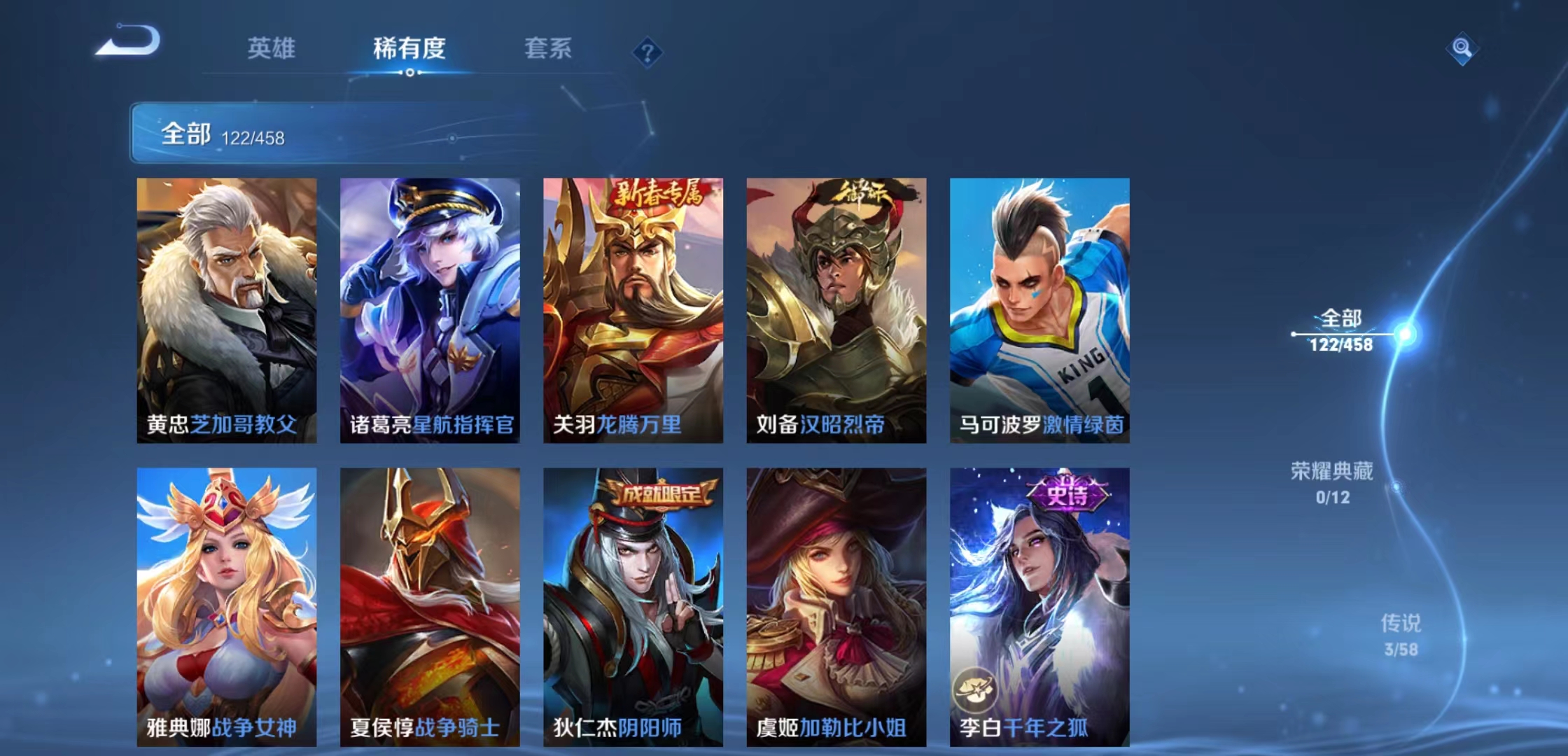Expand the 全部 122/458 filter panel

[x=231, y=134]
